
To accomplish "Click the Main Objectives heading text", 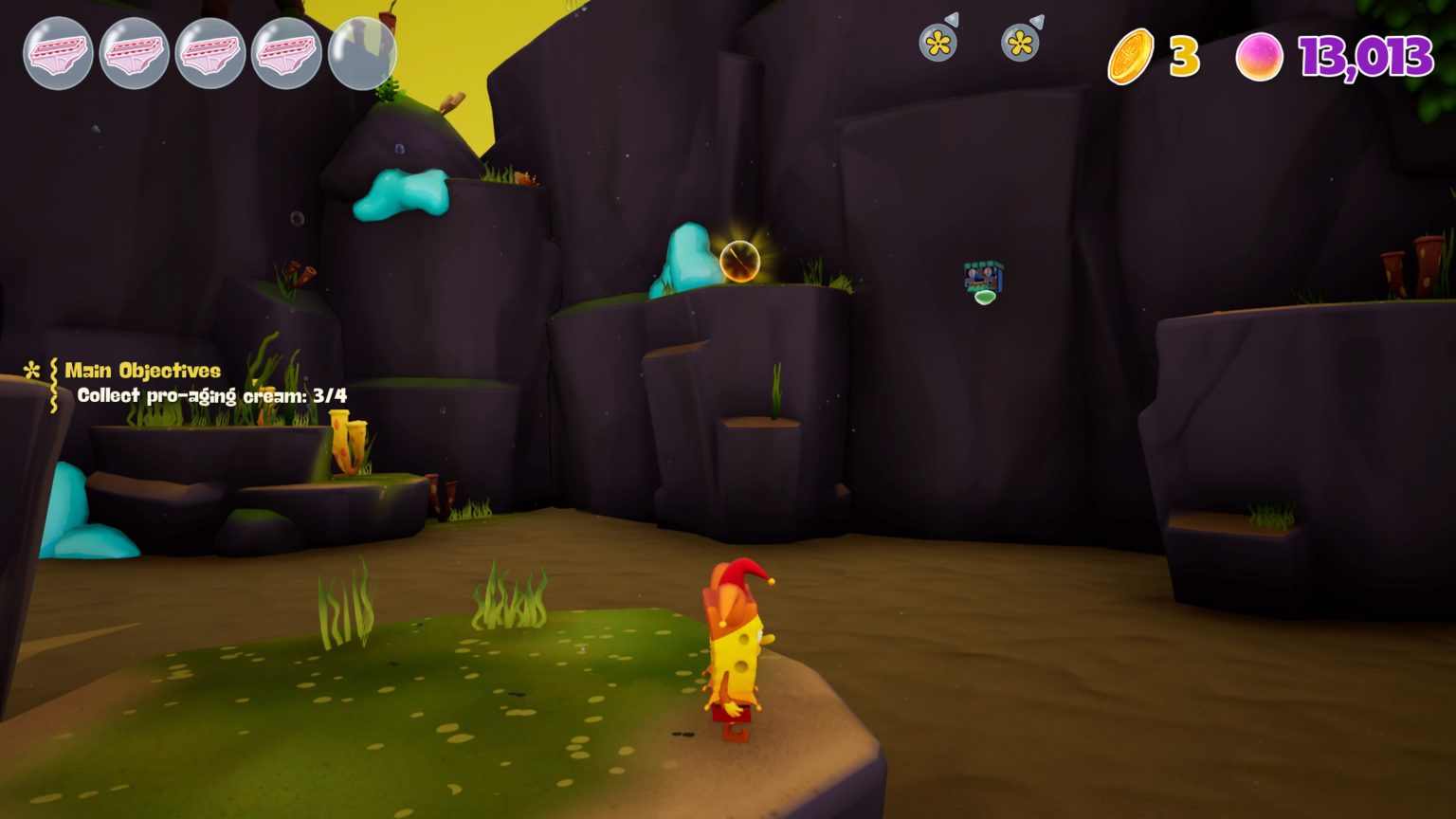I will [143, 372].
